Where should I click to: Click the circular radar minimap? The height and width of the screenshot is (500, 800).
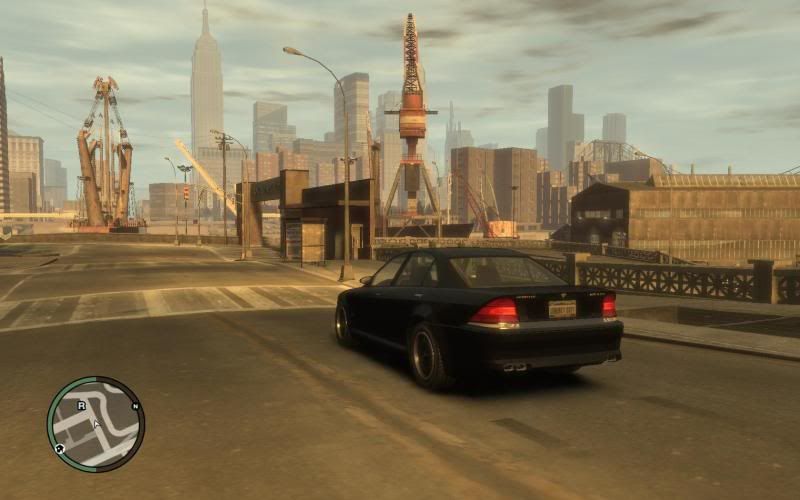pyautogui.click(x=96, y=424)
